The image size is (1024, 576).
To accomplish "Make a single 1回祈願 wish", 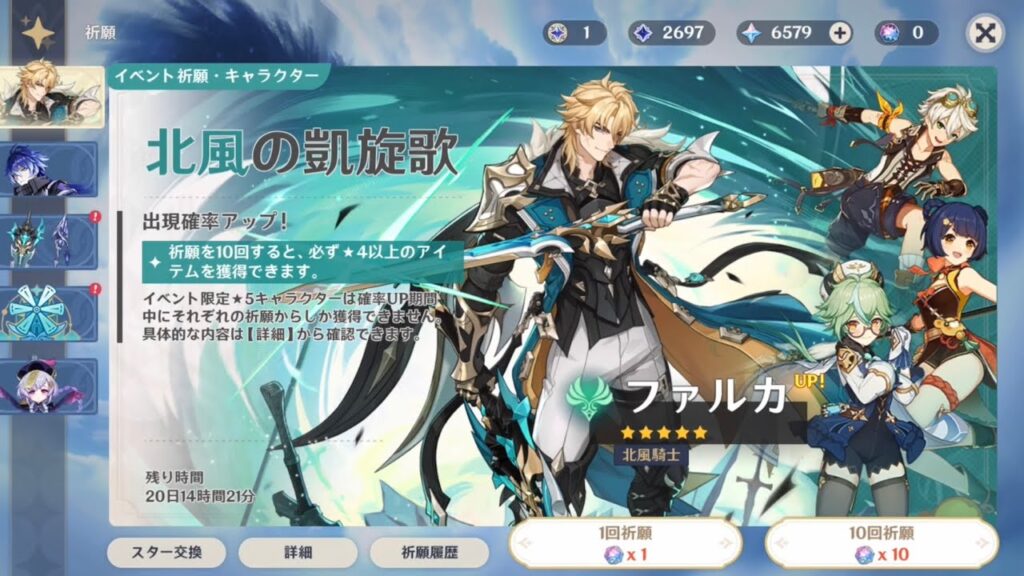I will point(625,544).
